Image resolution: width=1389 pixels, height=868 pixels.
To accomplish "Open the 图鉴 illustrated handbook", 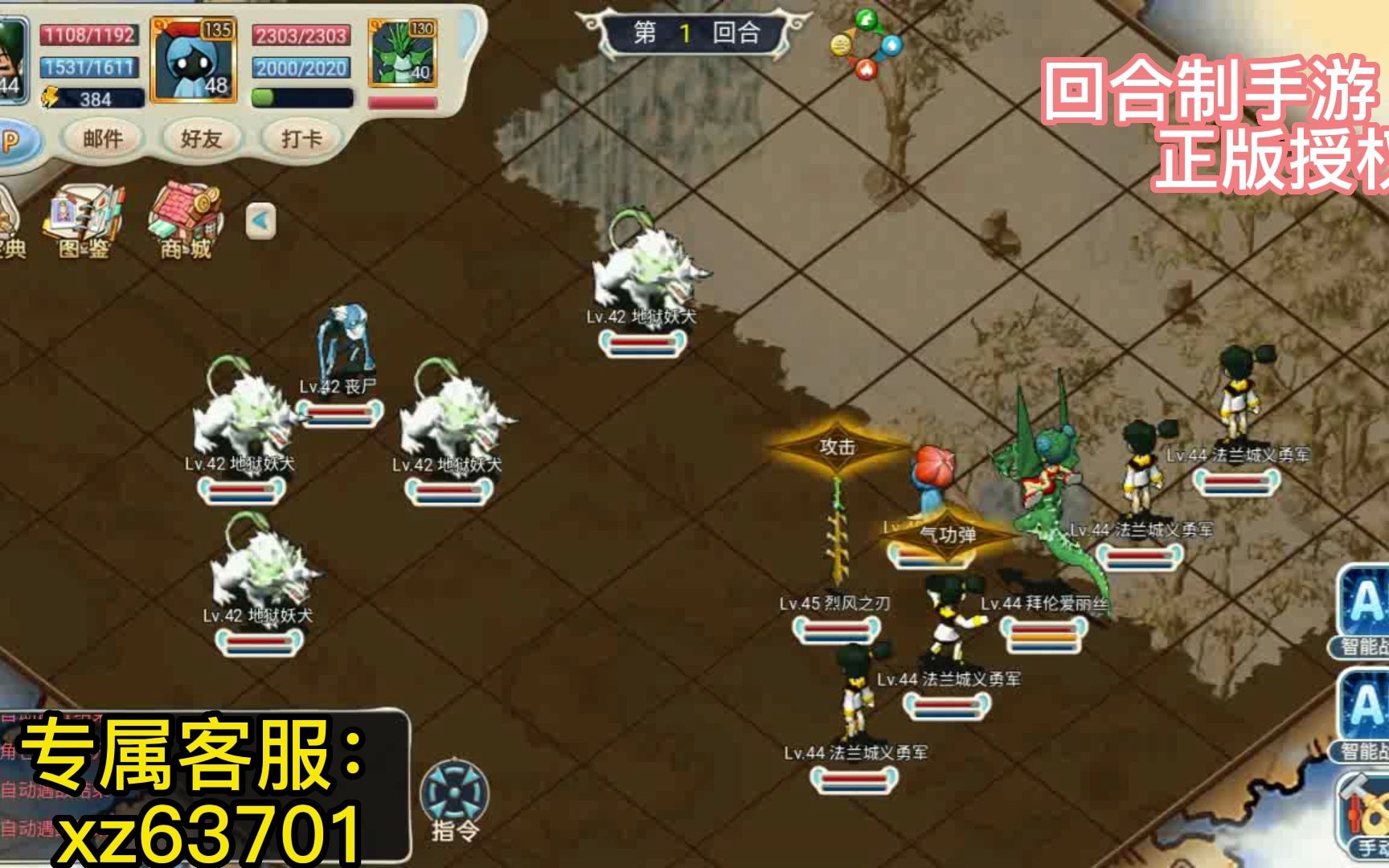I will pos(85,223).
